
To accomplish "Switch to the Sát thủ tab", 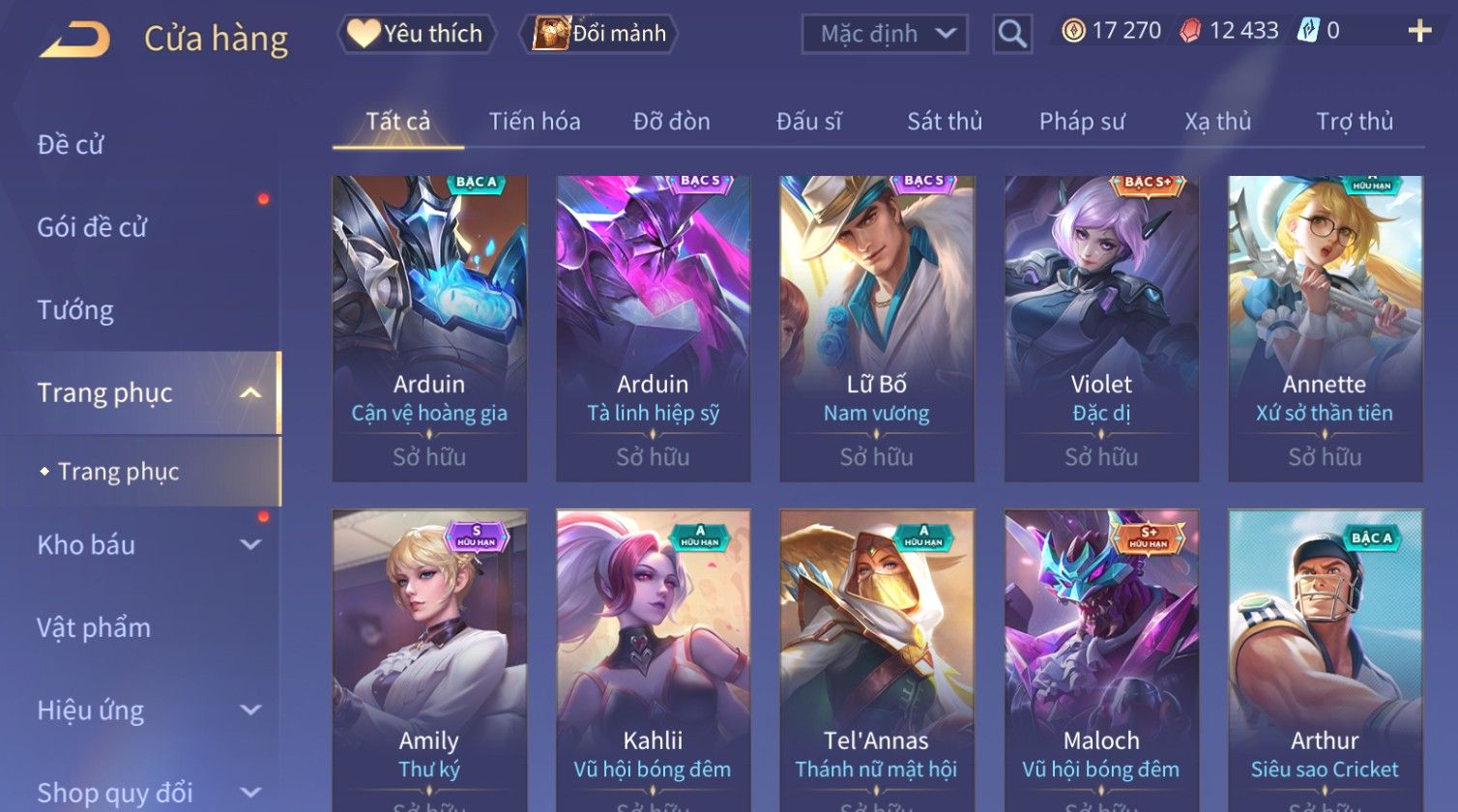I will click(944, 122).
